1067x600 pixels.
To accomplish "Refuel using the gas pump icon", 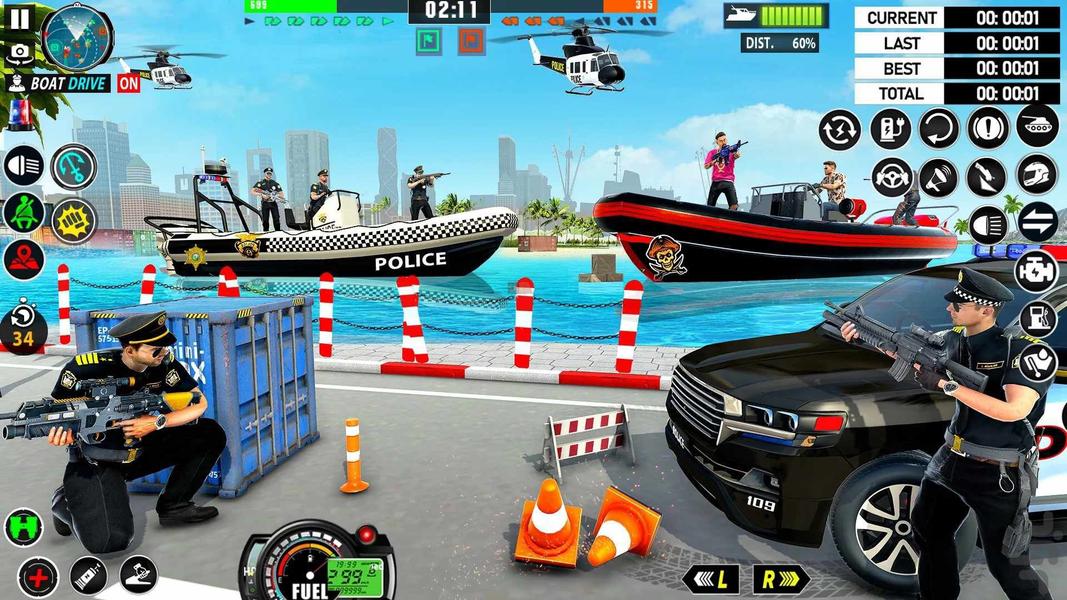I will [x=1039, y=318].
